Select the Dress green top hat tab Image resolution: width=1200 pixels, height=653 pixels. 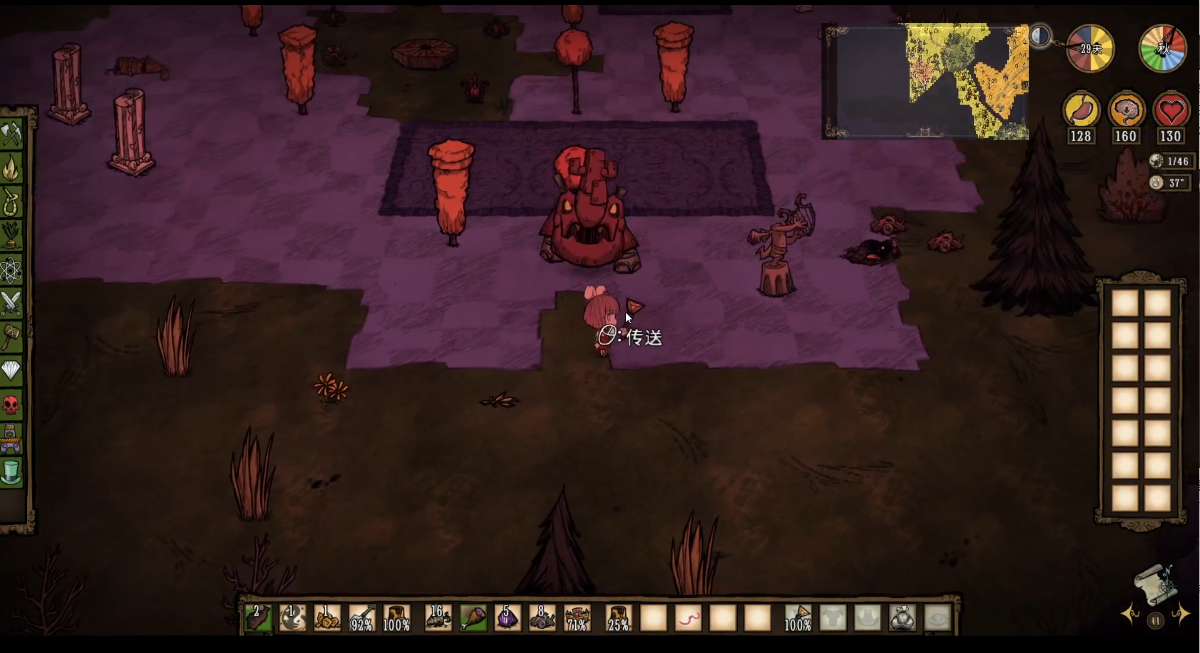pos(12,468)
